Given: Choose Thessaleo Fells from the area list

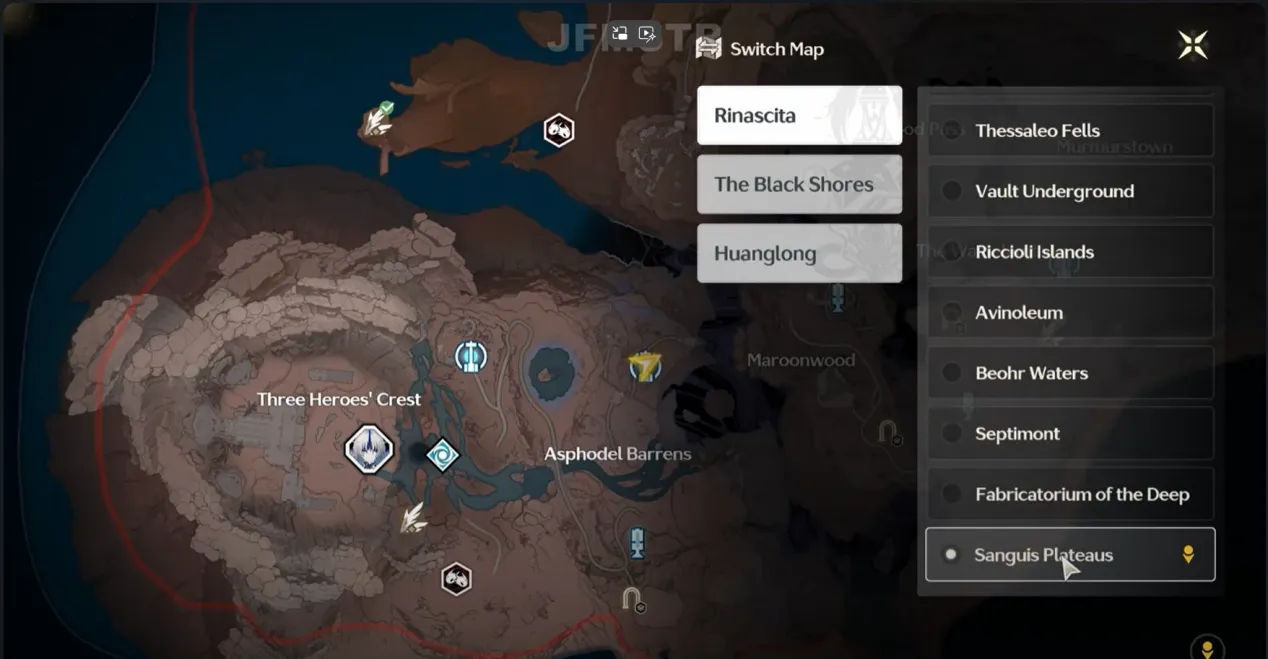Looking at the screenshot, I should (1070, 131).
